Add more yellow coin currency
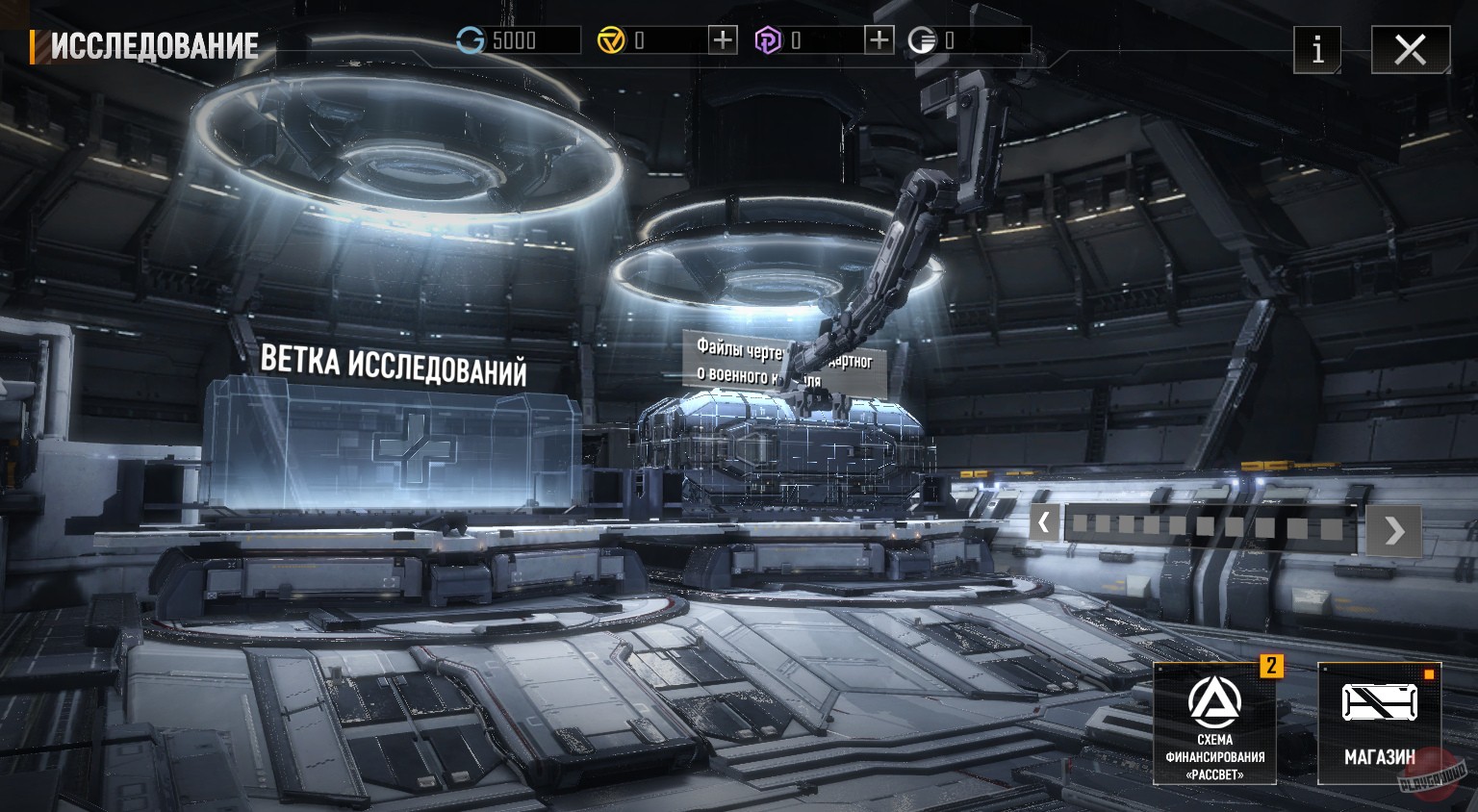 click(x=722, y=40)
